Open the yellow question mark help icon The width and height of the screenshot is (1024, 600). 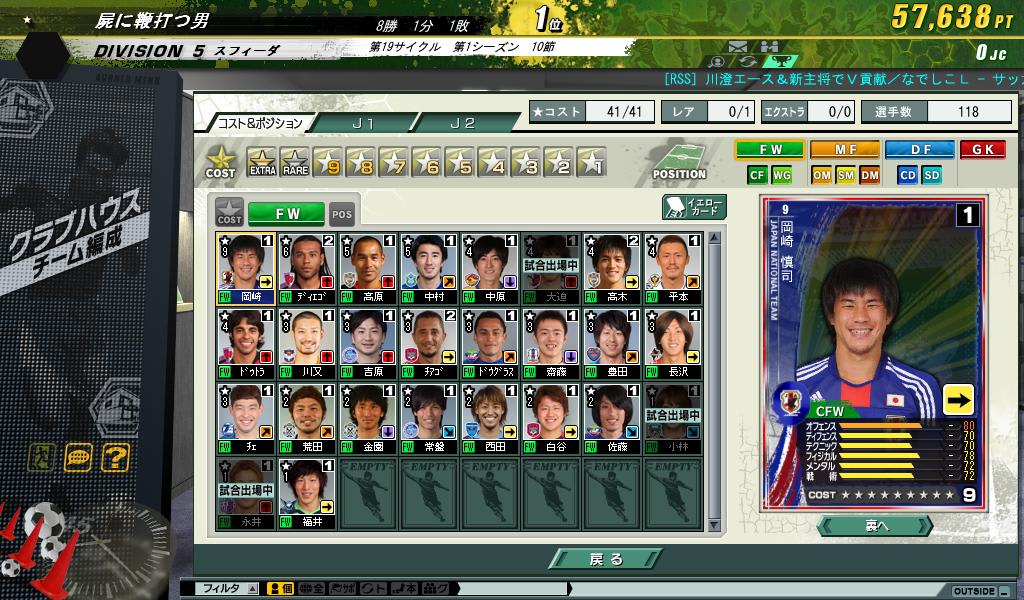[x=115, y=458]
